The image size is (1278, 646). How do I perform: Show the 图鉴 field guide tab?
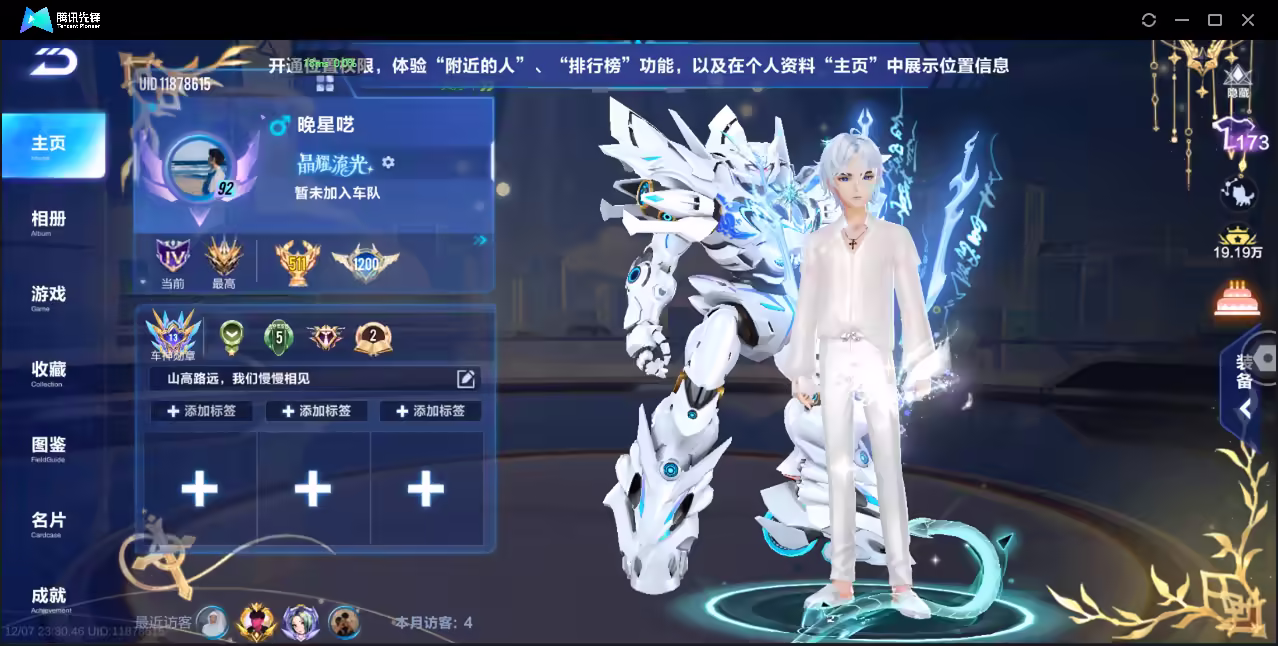[x=48, y=446]
